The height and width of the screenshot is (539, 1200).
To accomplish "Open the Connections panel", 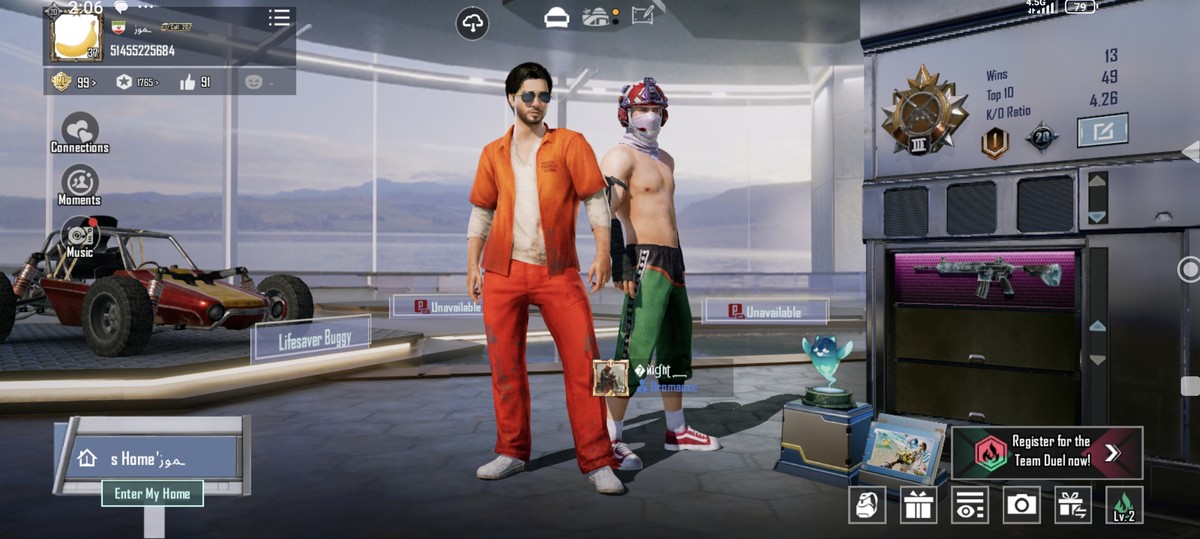I will [79, 133].
